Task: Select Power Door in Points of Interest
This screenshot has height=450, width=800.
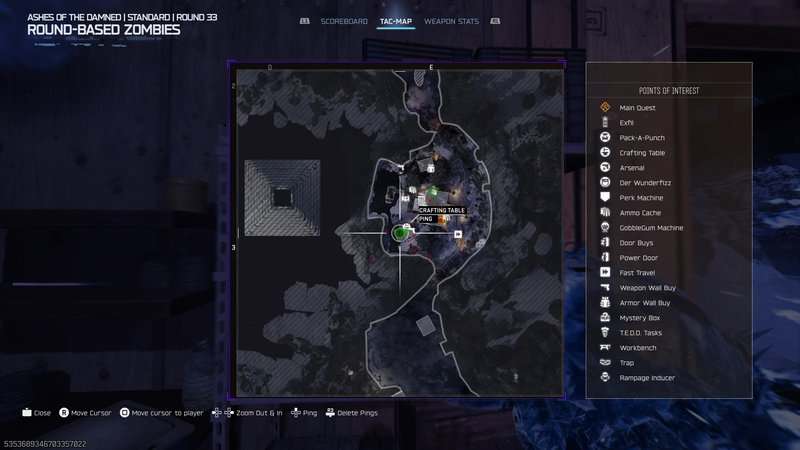Action: point(638,257)
